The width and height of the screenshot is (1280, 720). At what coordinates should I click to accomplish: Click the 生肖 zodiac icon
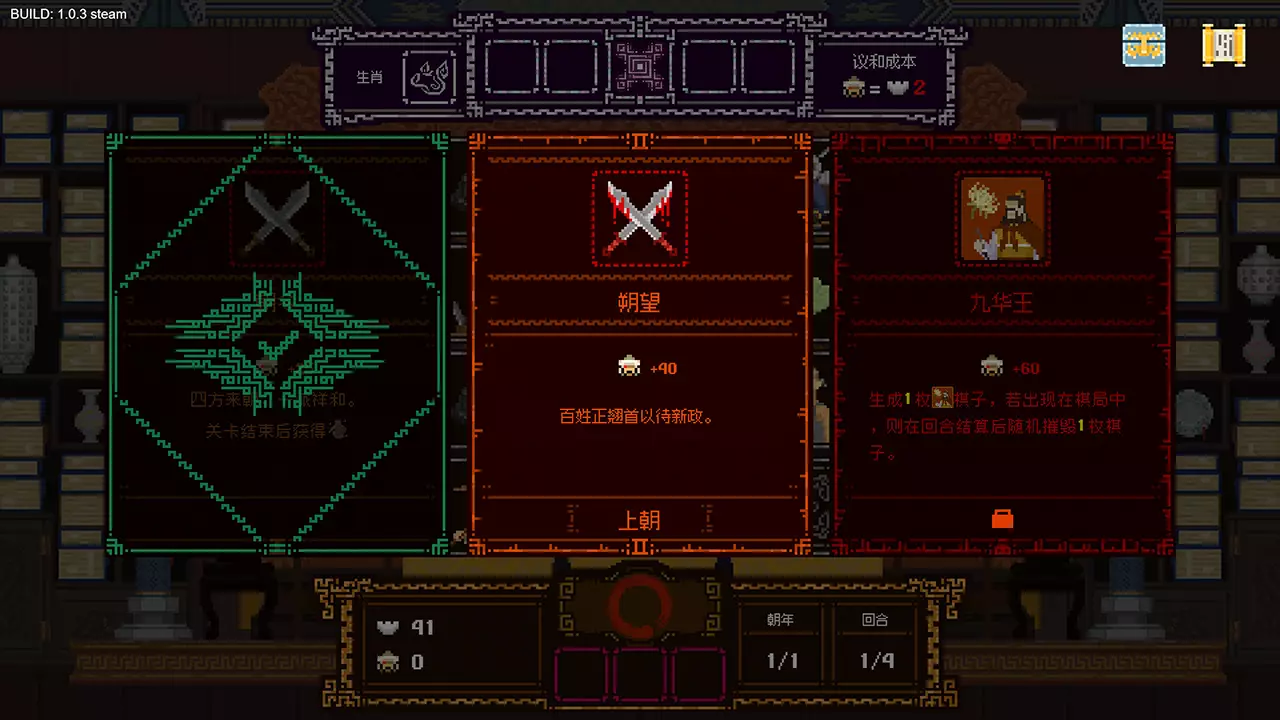pyautogui.click(x=429, y=76)
